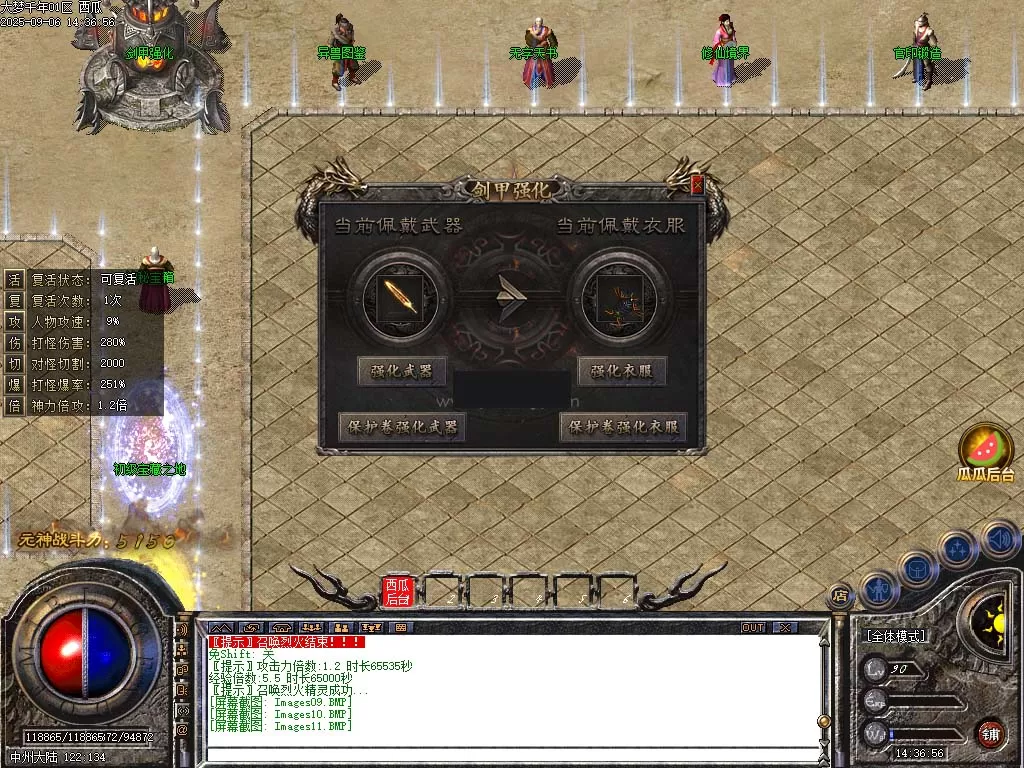Toggle the 全体模式 attack mode label
This screenshot has width=1024, height=768.
pos(896,635)
